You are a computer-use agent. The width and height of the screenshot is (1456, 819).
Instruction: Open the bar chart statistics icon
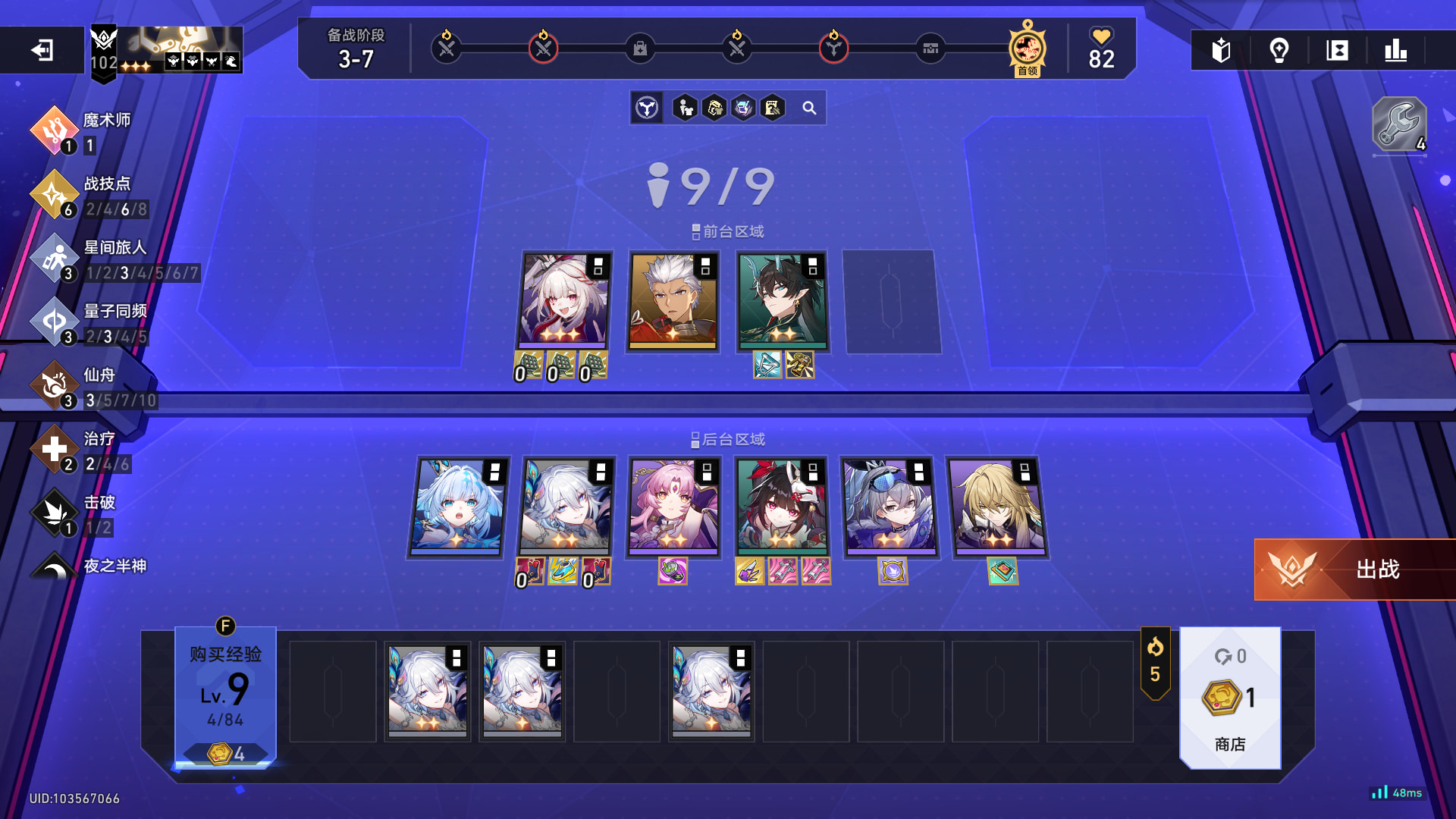coord(1395,50)
